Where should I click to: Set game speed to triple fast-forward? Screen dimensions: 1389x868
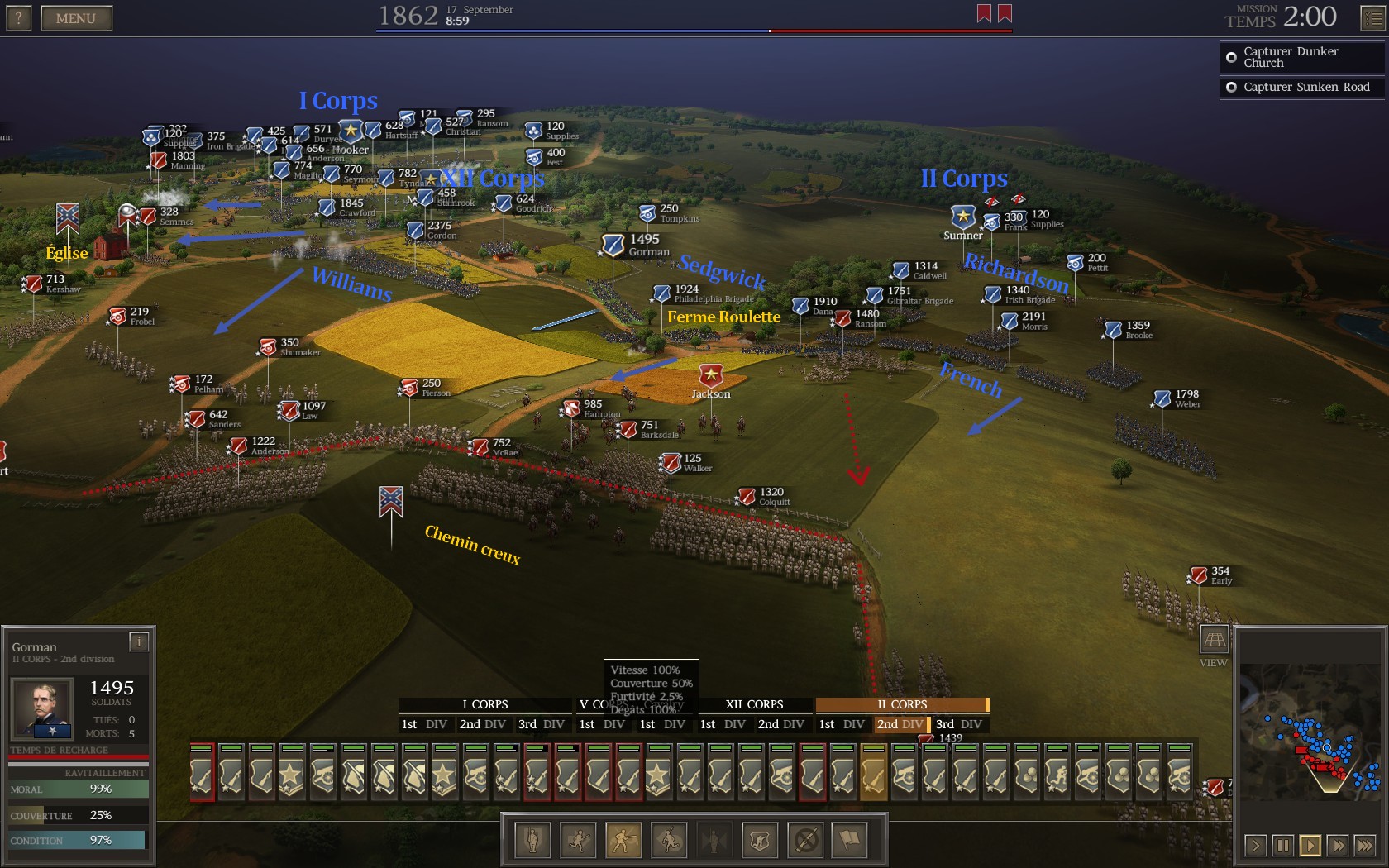1365,845
